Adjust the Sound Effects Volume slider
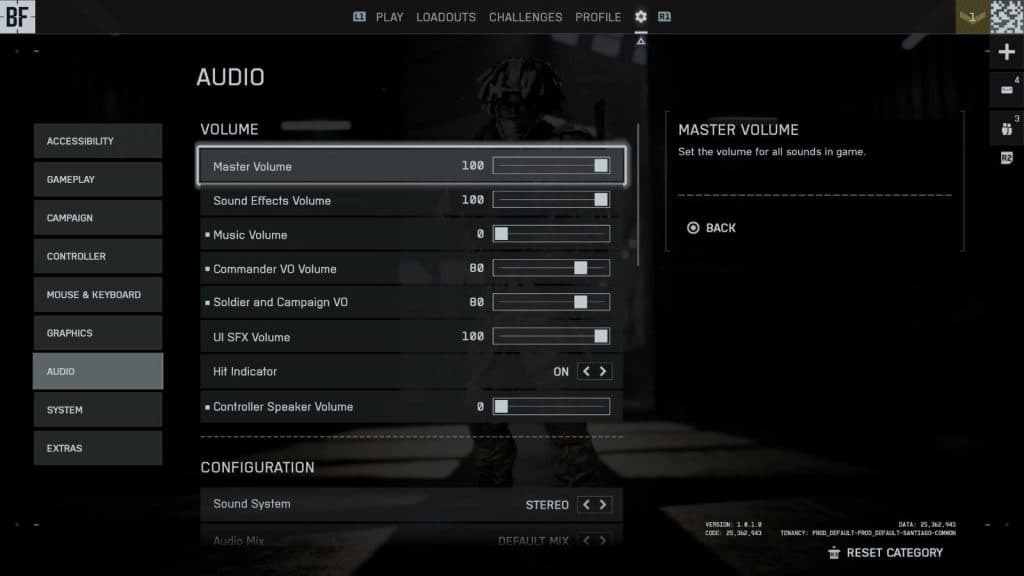Screen dimensions: 1024x576 point(551,200)
